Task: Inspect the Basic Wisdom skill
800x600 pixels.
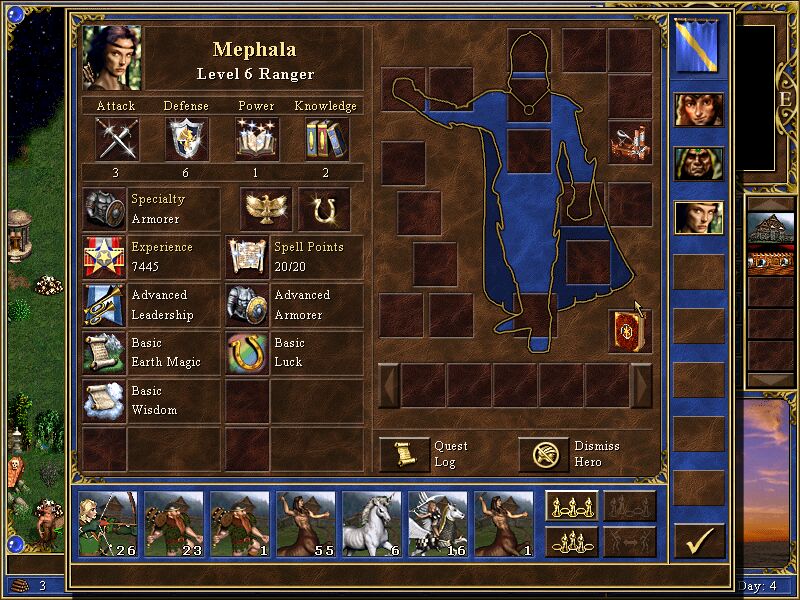Action: tap(104, 401)
